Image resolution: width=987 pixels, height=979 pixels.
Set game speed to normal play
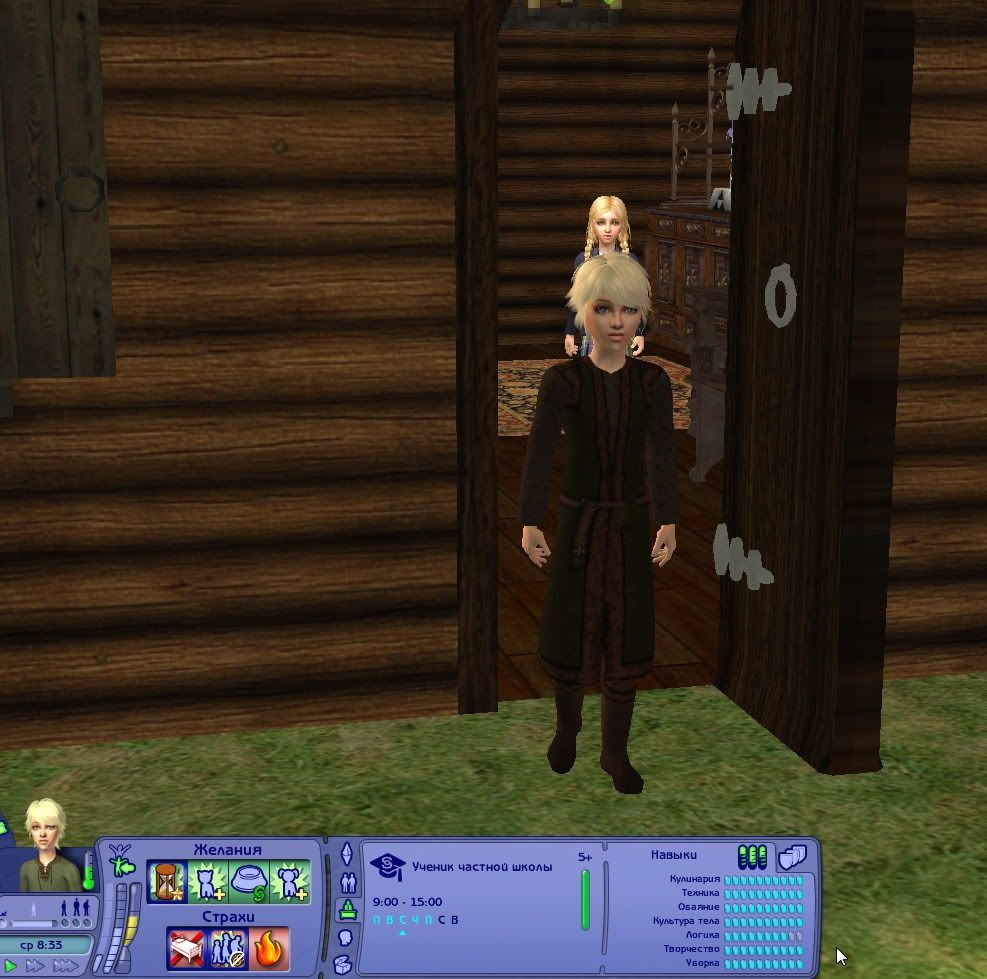point(9,966)
